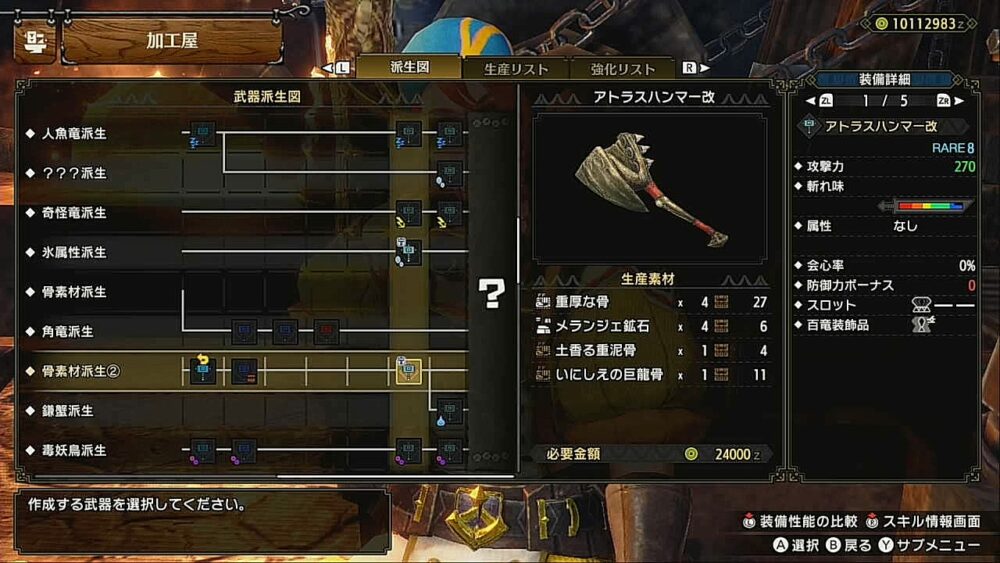Select the large question mark unknown node
The width and height of the screenshot is (1000, 563).
(x=491, y=292)
